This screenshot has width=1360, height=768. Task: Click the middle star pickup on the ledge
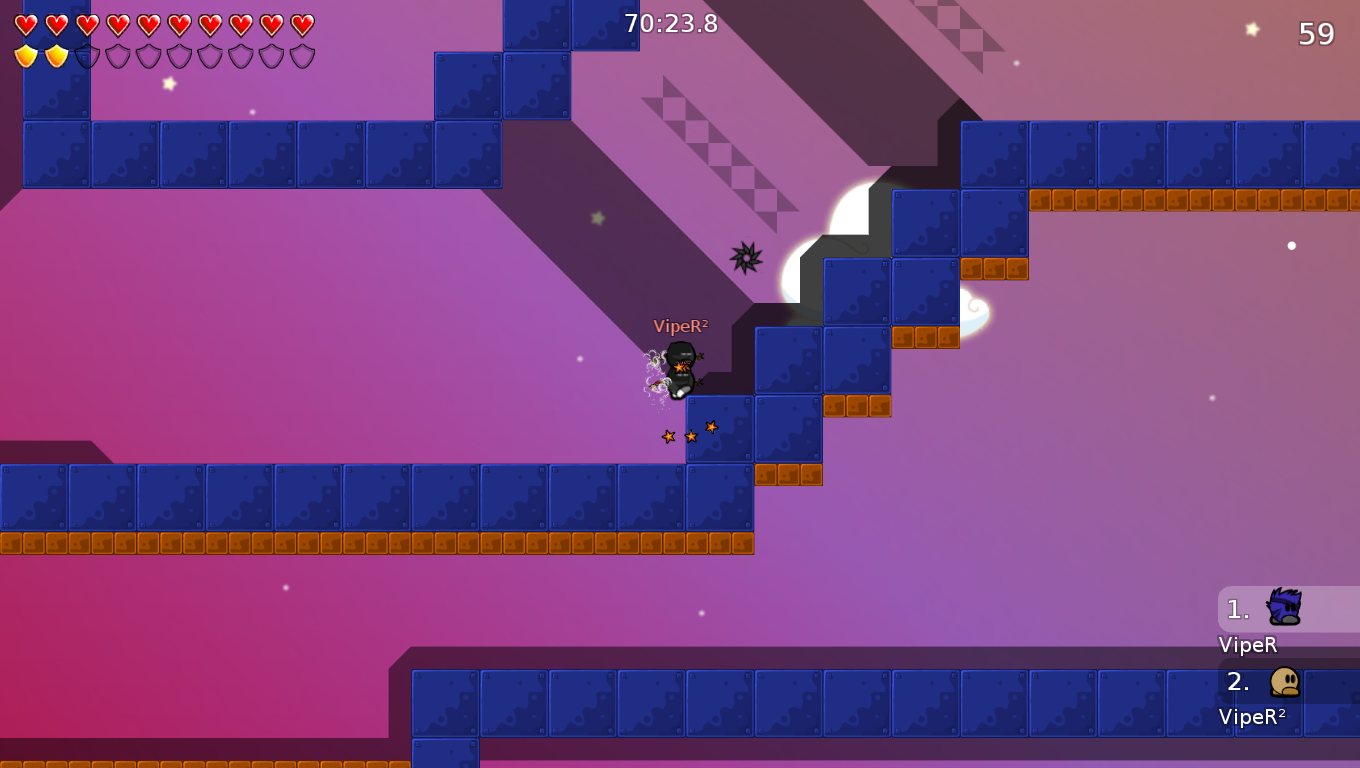pos(690,436)
